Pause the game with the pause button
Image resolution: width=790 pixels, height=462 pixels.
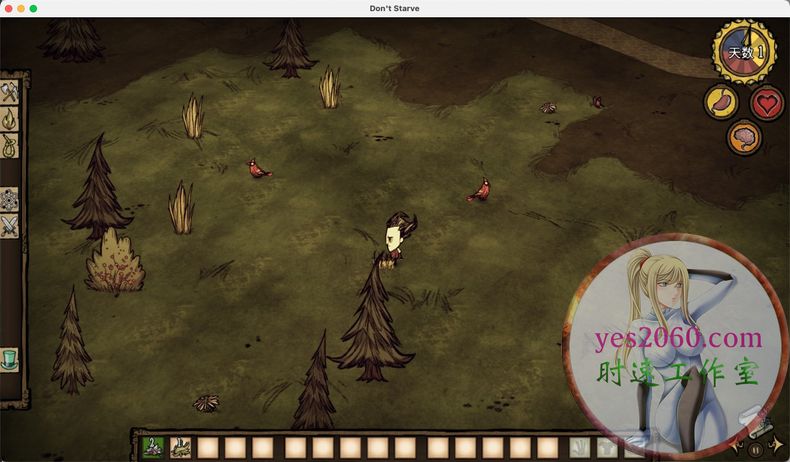(x=756, y=450)
